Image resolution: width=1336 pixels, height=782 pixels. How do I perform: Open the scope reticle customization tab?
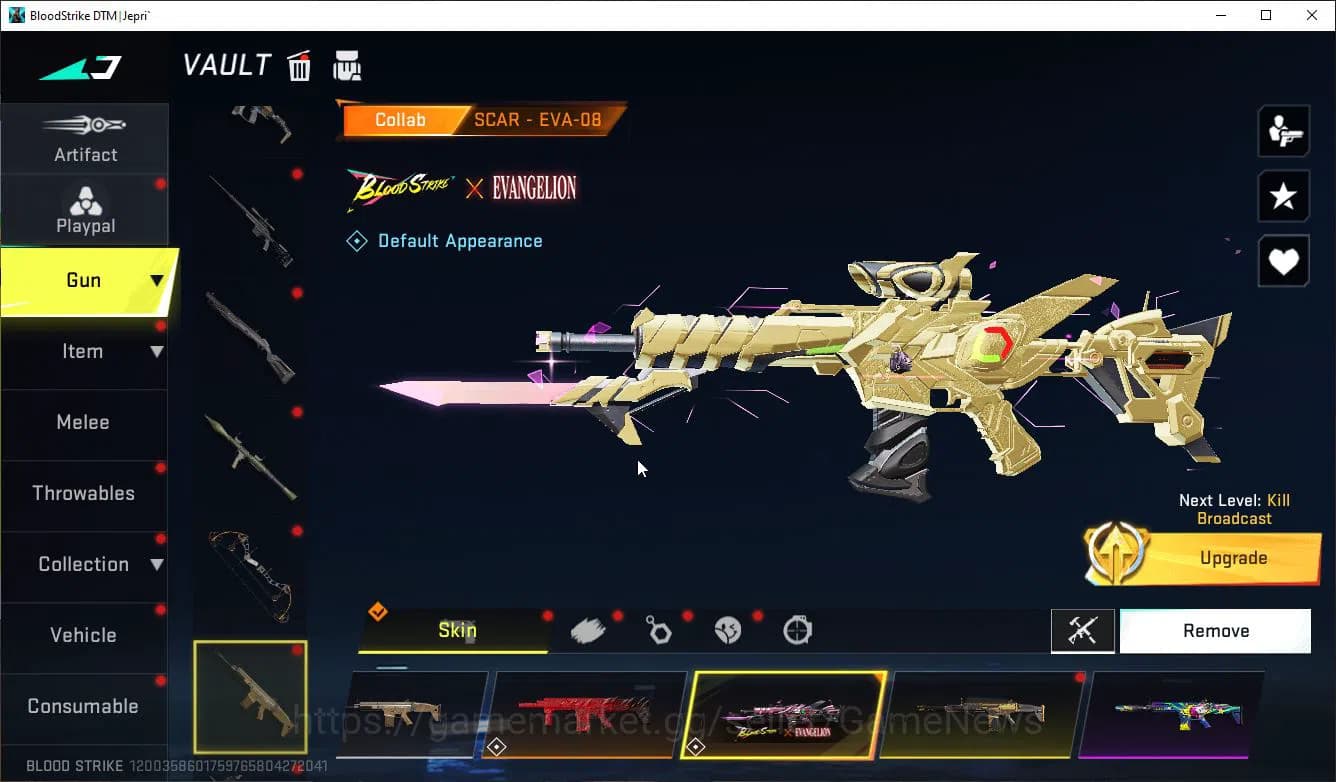tap(797, 629)
